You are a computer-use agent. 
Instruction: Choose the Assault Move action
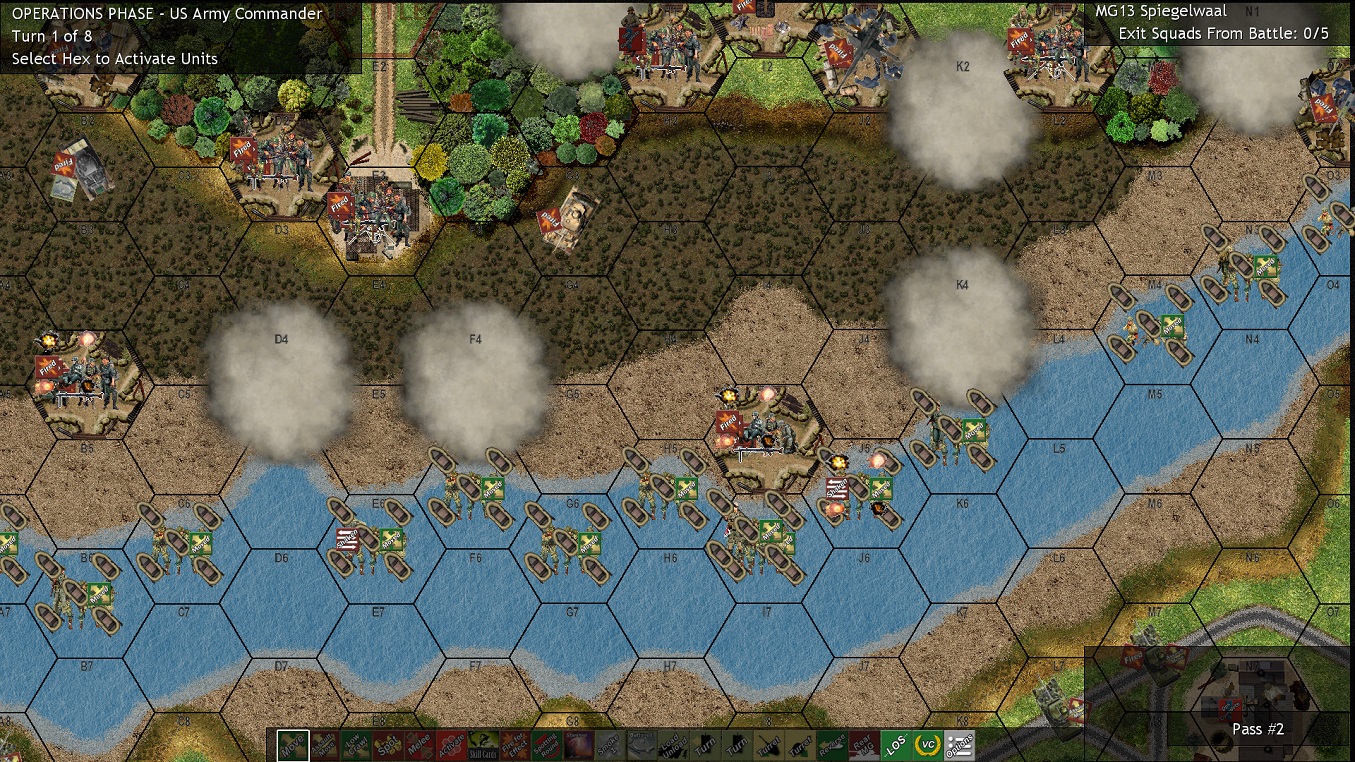pyautogui.click(x=324, y=745)
